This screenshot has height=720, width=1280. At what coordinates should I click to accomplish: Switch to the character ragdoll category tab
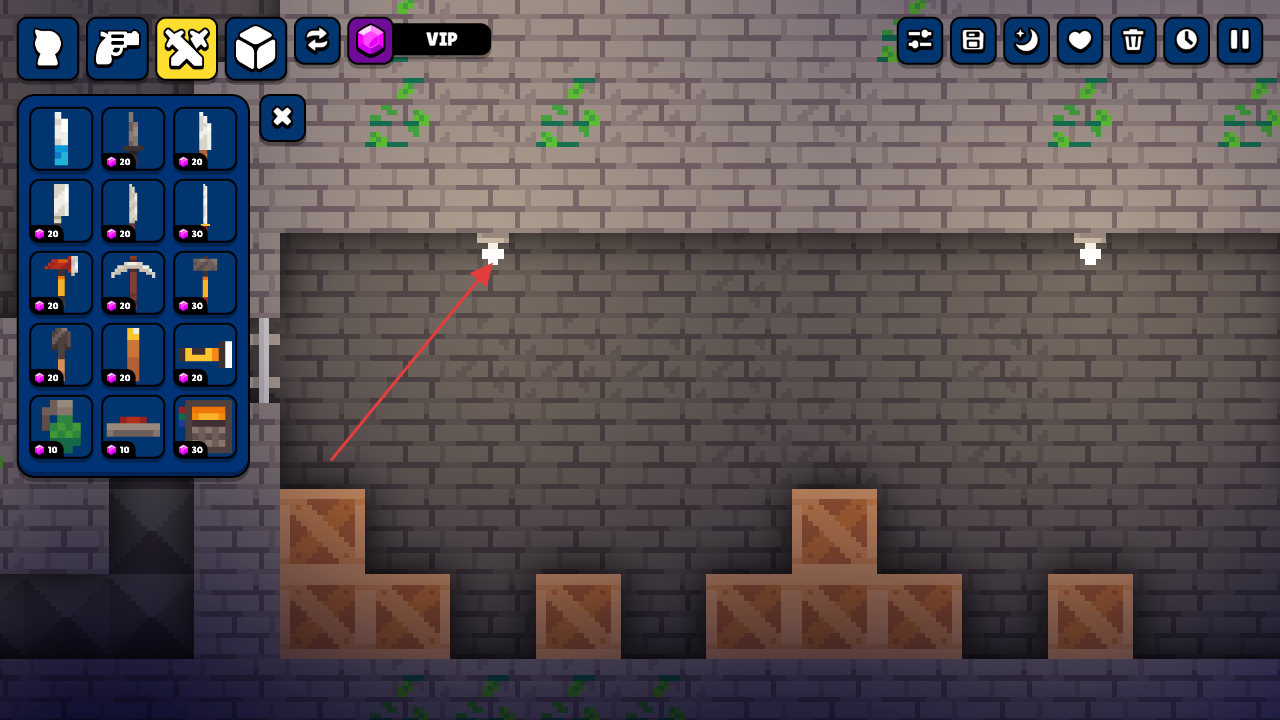(x=48, y=48)
